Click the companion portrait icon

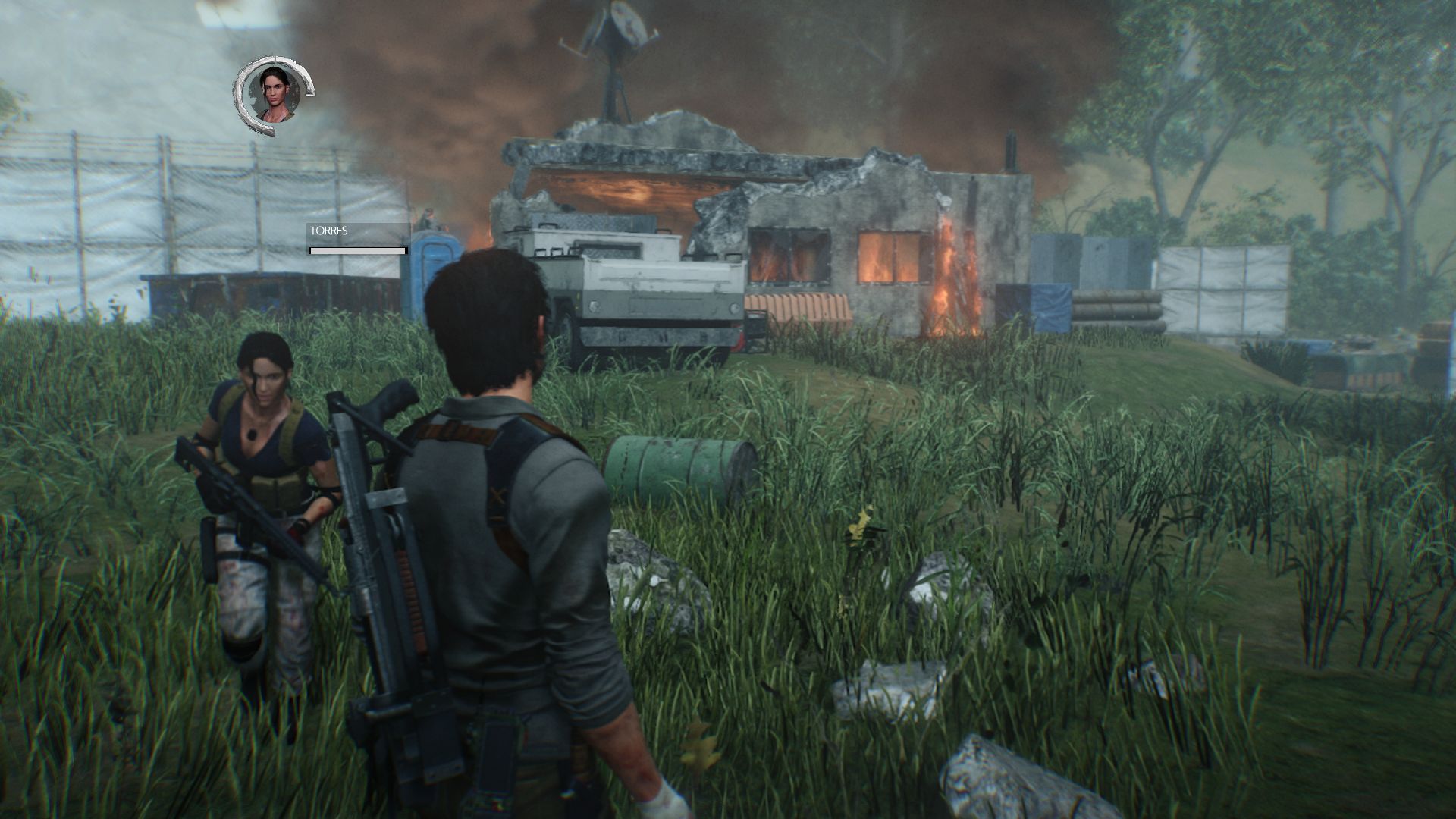[x=275, y=93]
